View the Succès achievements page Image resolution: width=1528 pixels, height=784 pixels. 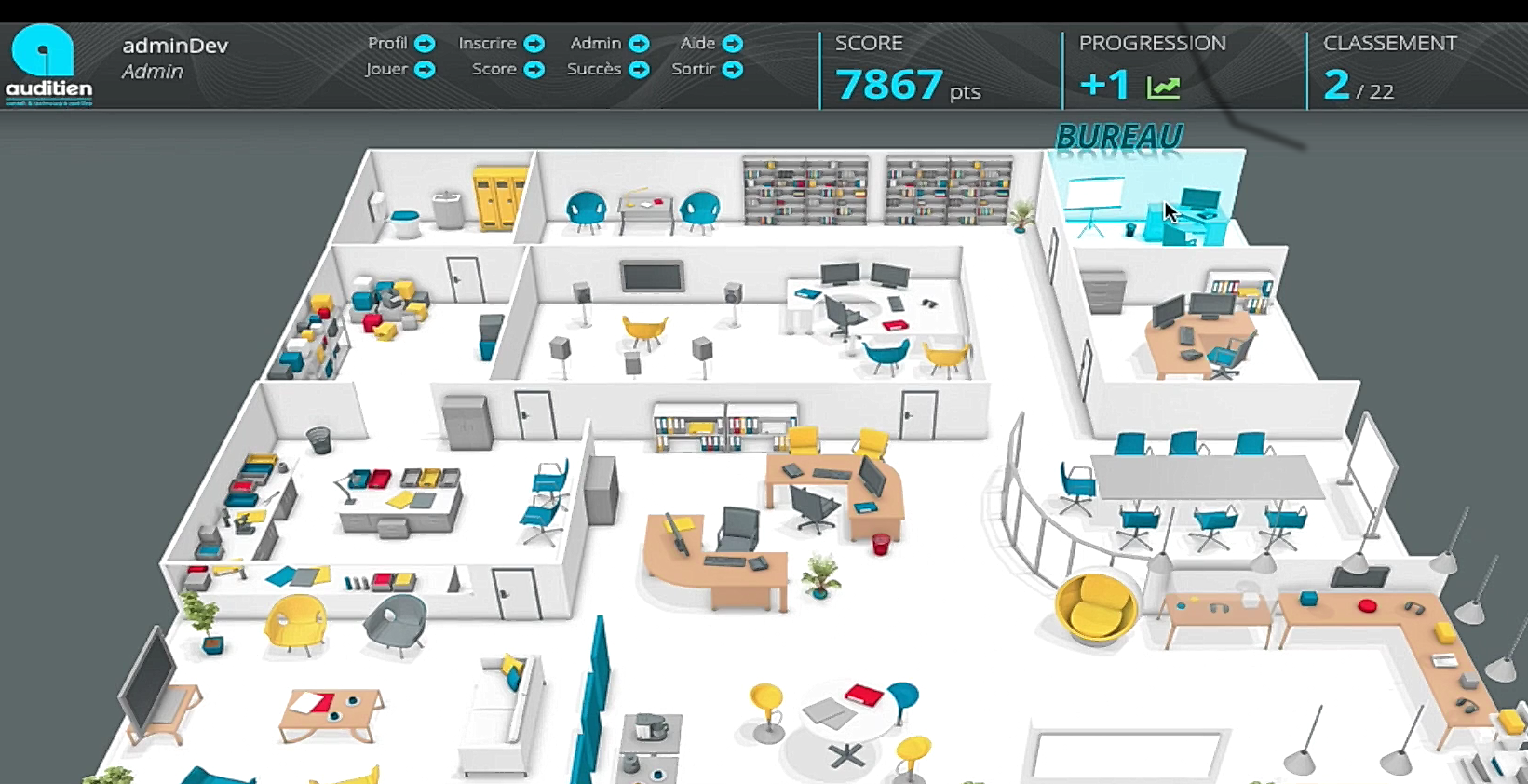tap(607, 69)
